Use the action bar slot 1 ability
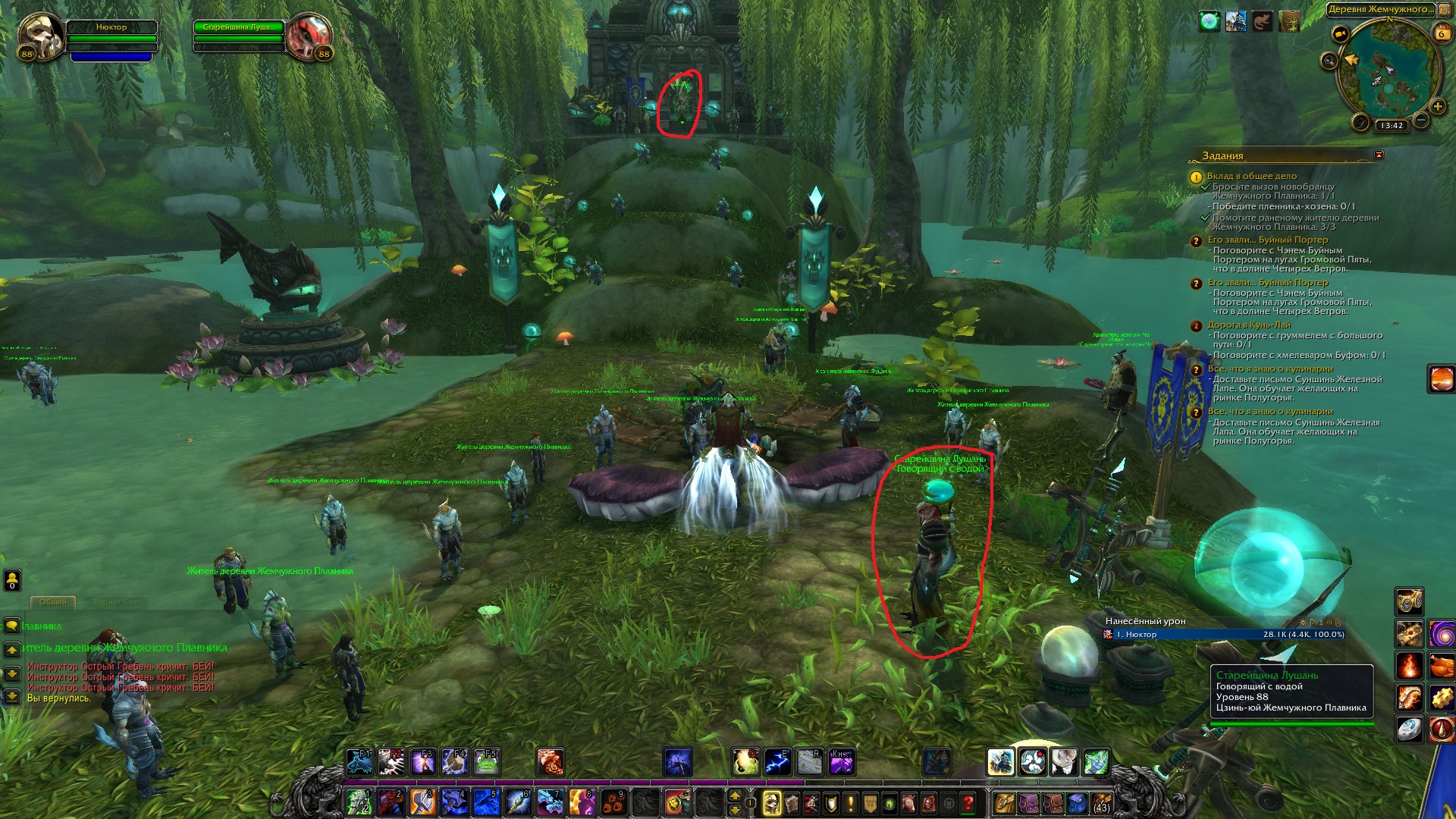The height and width of the screenshot is (819, 1456). tap(359, 802)
